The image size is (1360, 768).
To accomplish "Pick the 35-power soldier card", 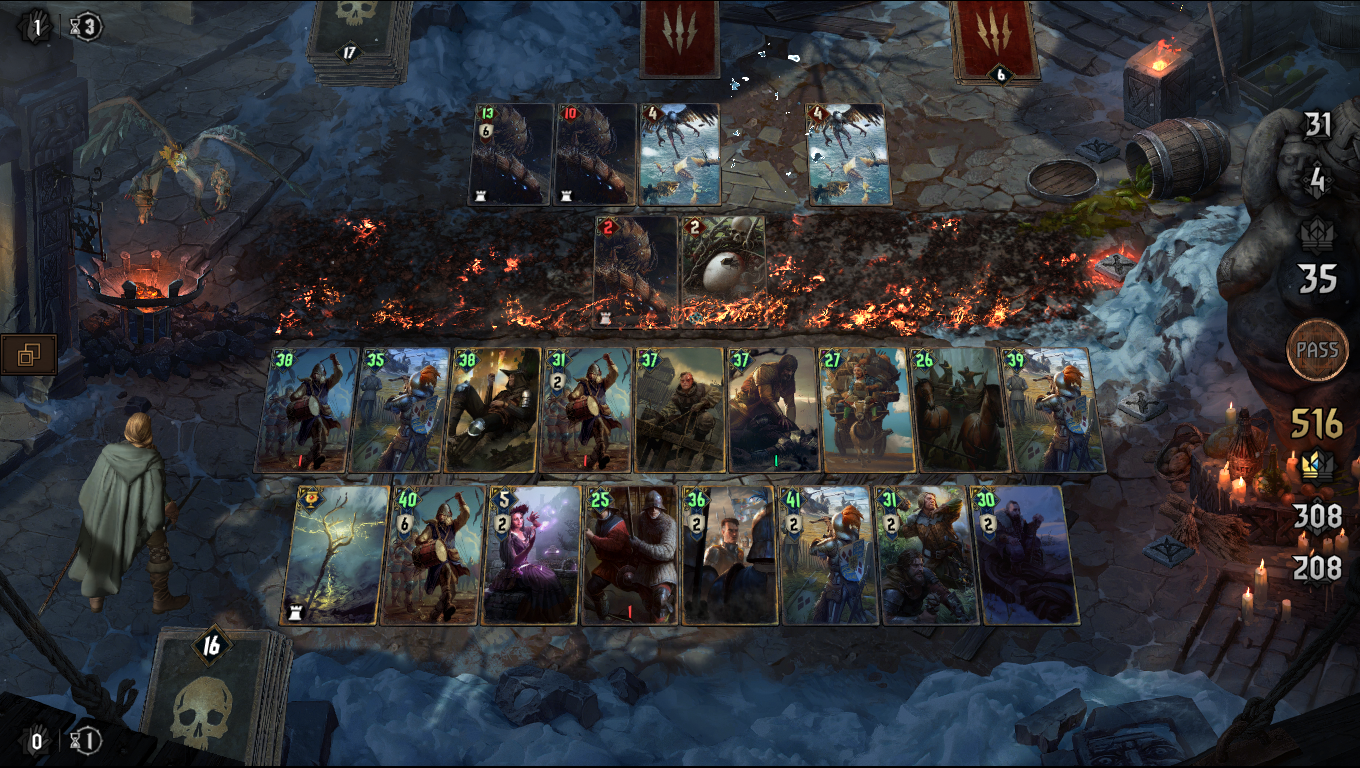I will coord(398,410).
